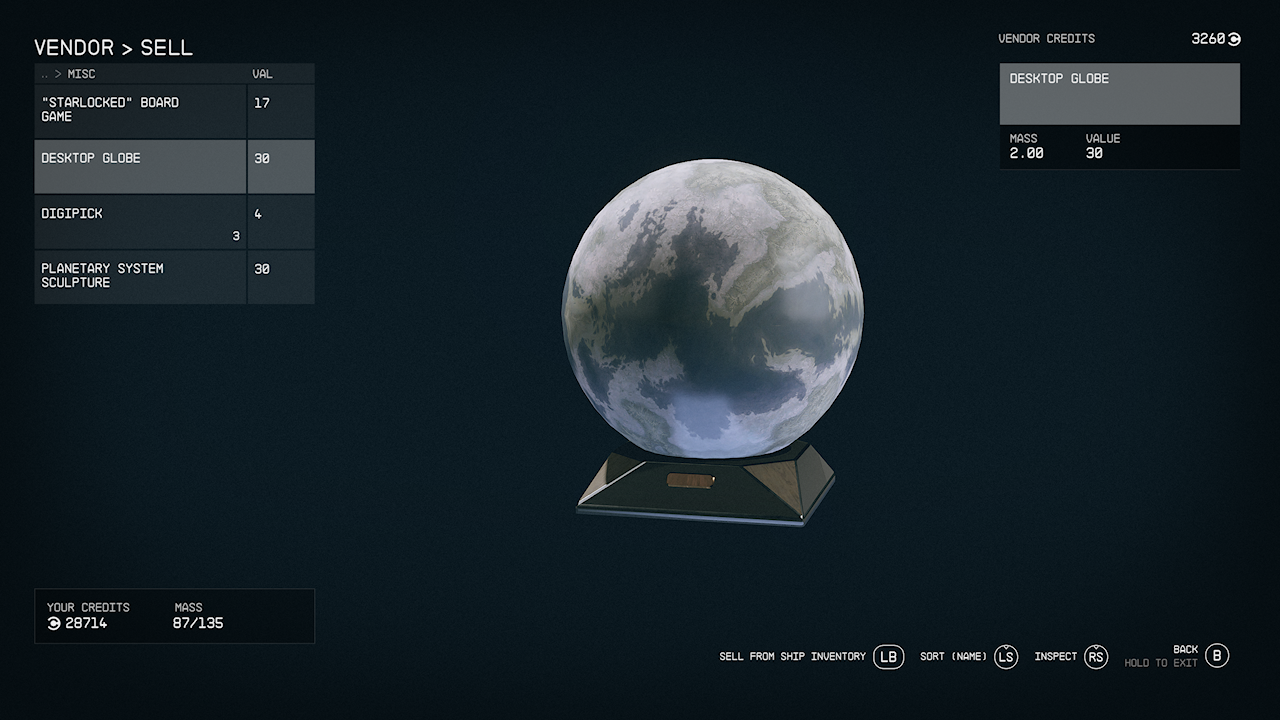Click the VAL column header
The height and width of the screenshot is (720, 1280).
[x=260, y=73]
